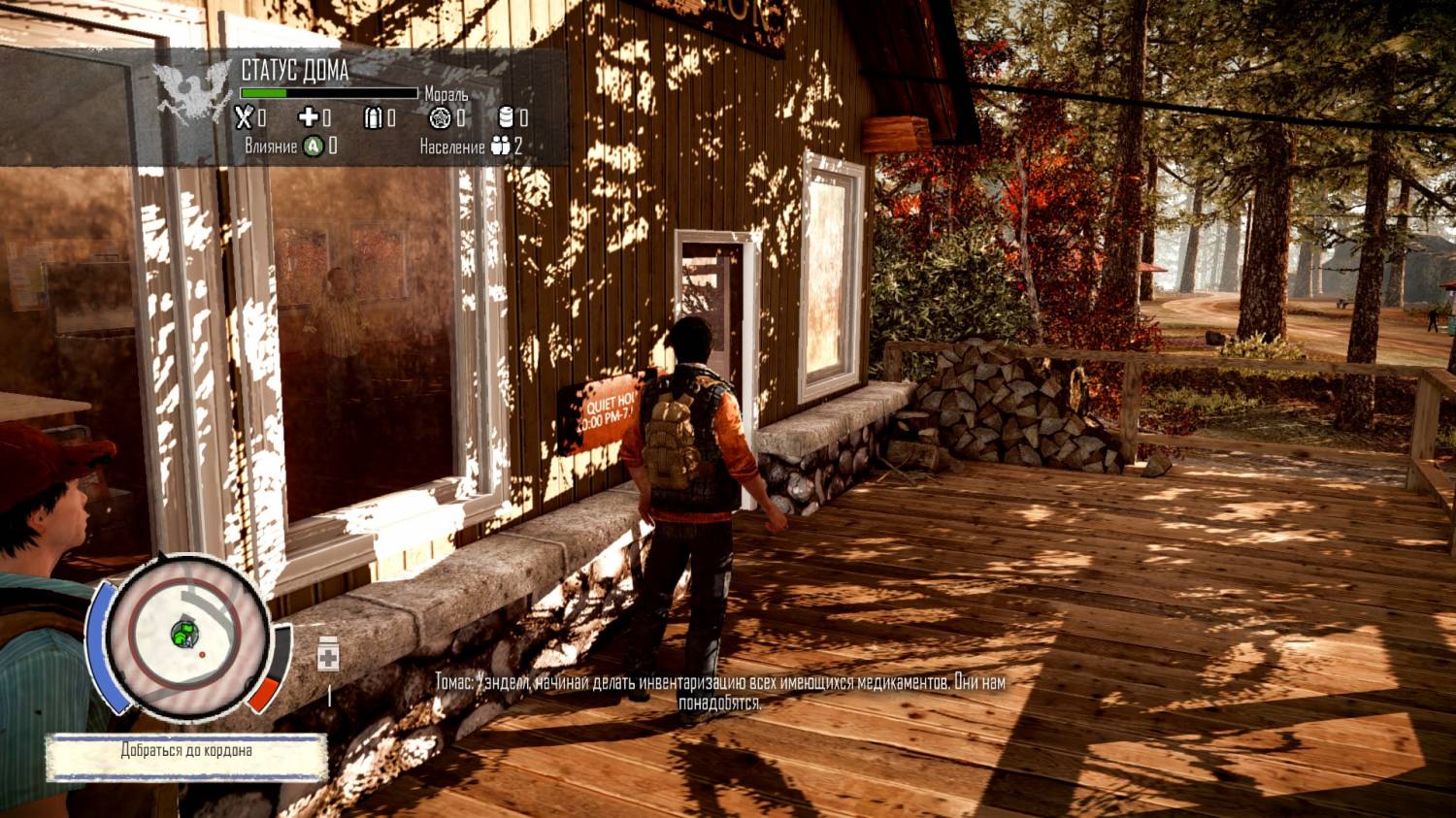Click the food fork-and-knife resource icon

(x=244, y=117)
